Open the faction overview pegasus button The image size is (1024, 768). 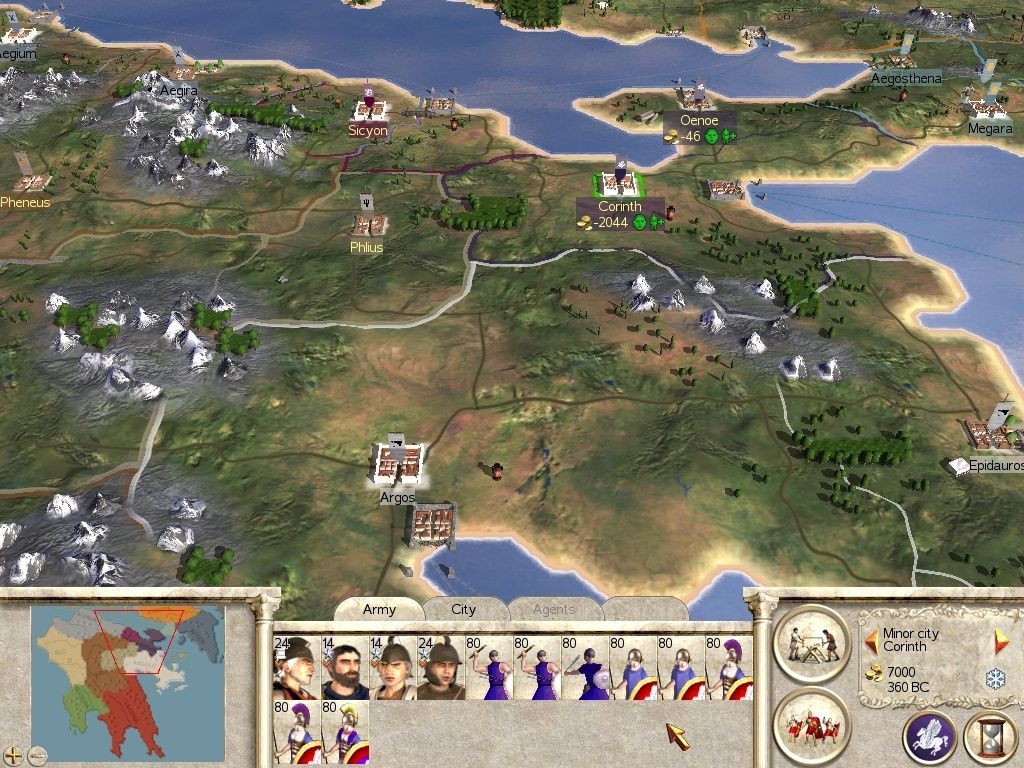tap(929, 738)
